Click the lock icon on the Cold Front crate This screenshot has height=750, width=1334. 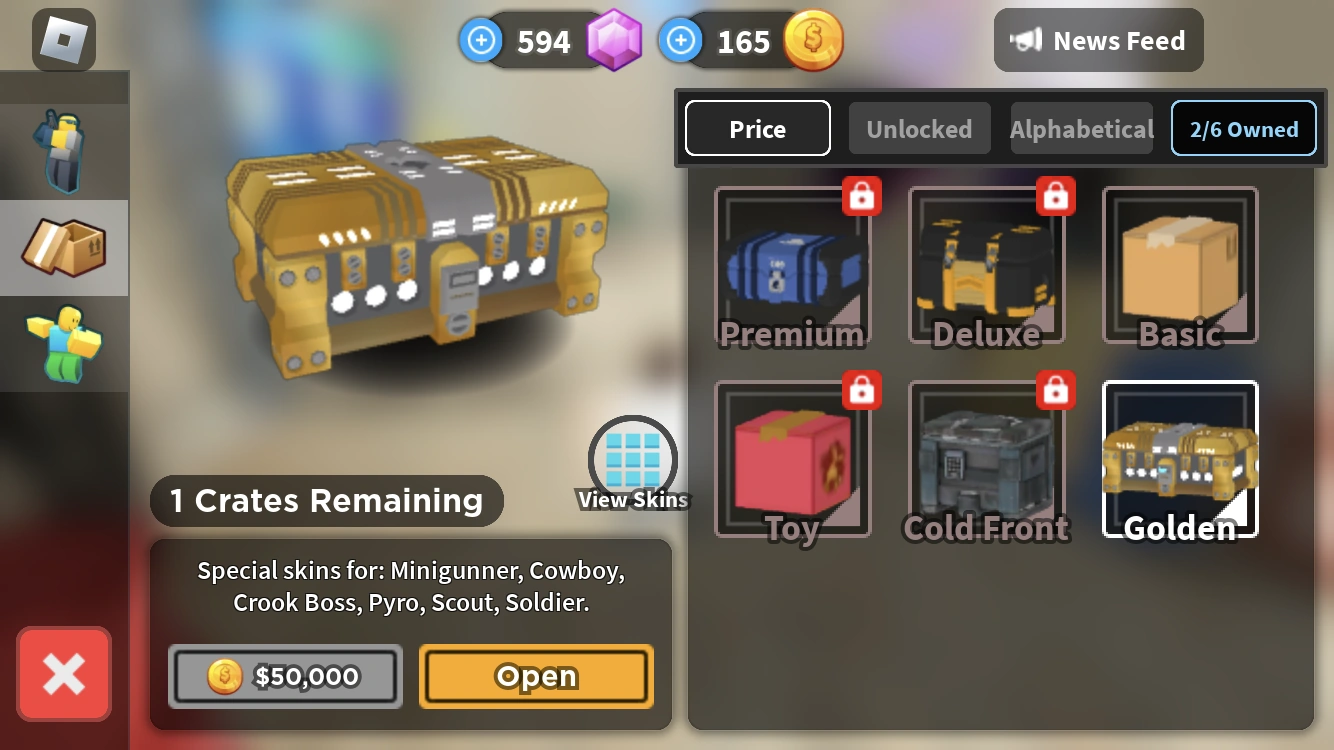[x=1056, y=391]
